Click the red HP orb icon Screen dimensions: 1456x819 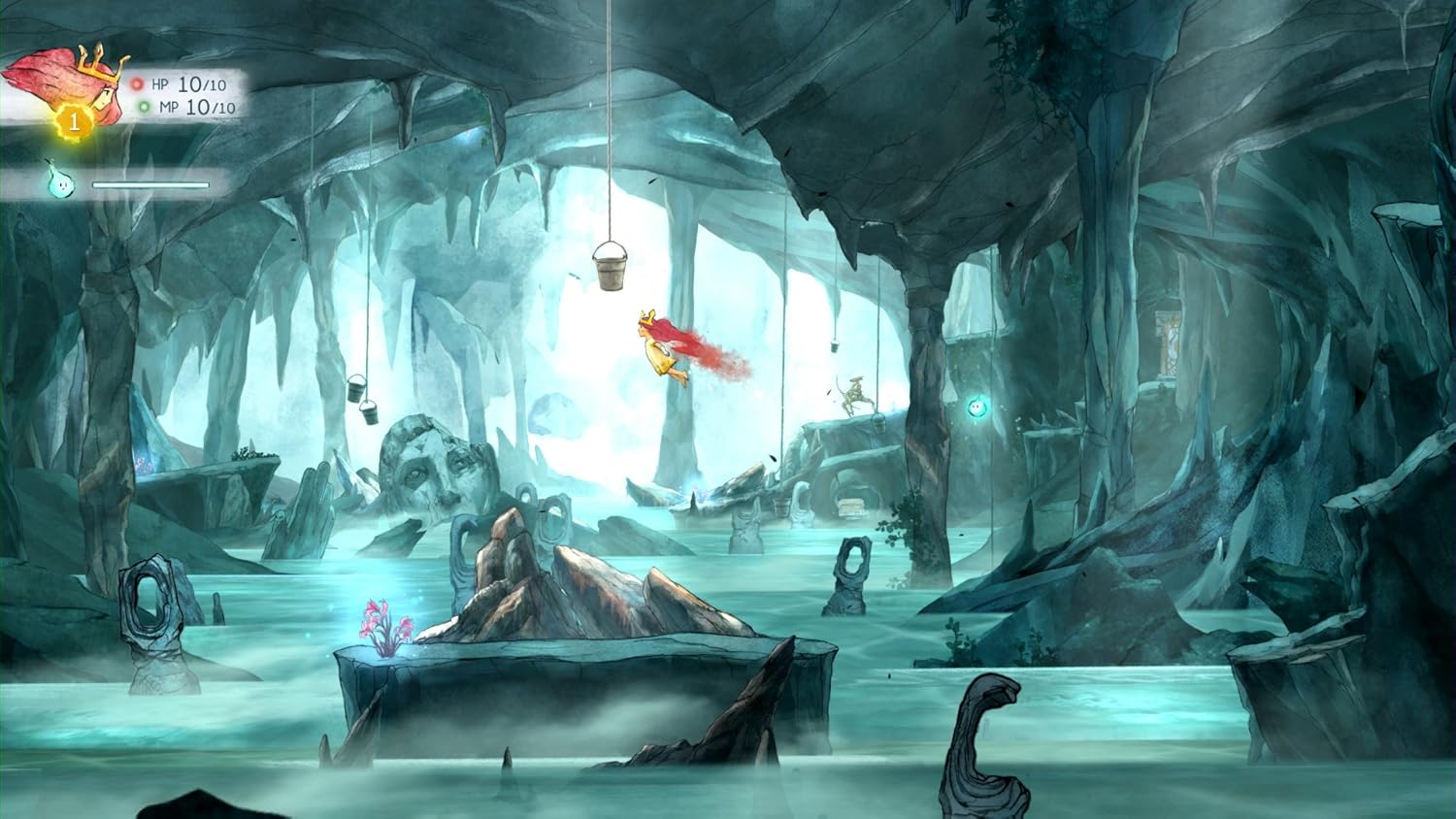[x=135, y=83]
